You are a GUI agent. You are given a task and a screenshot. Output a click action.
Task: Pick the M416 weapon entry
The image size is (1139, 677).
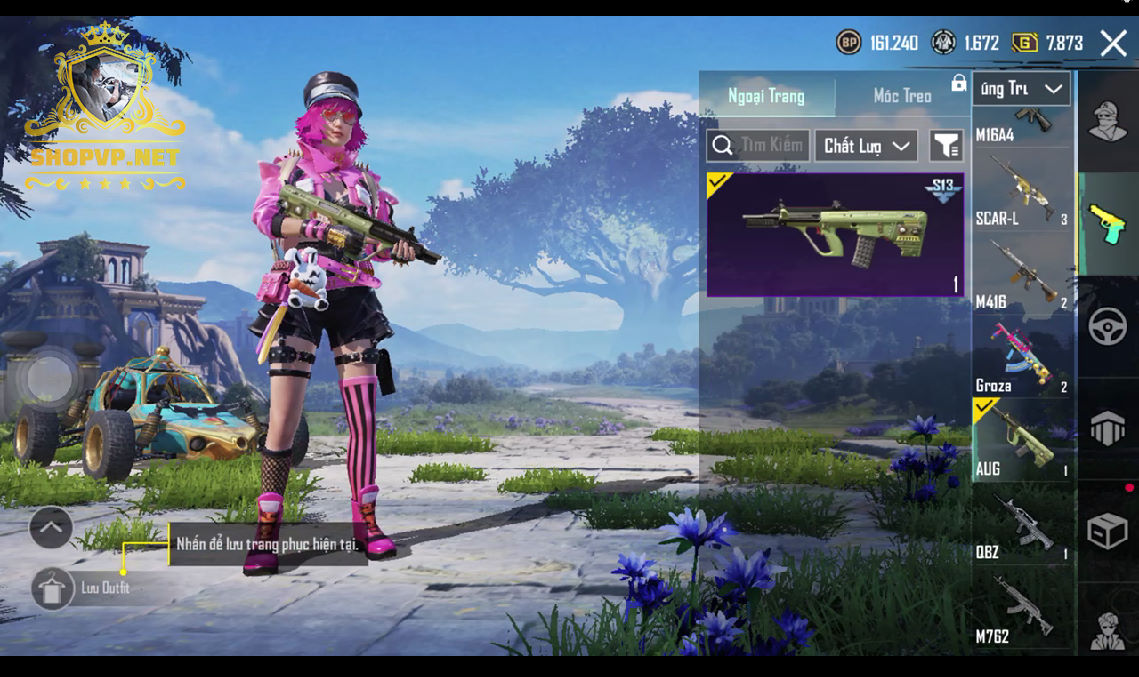(1022, 273)
